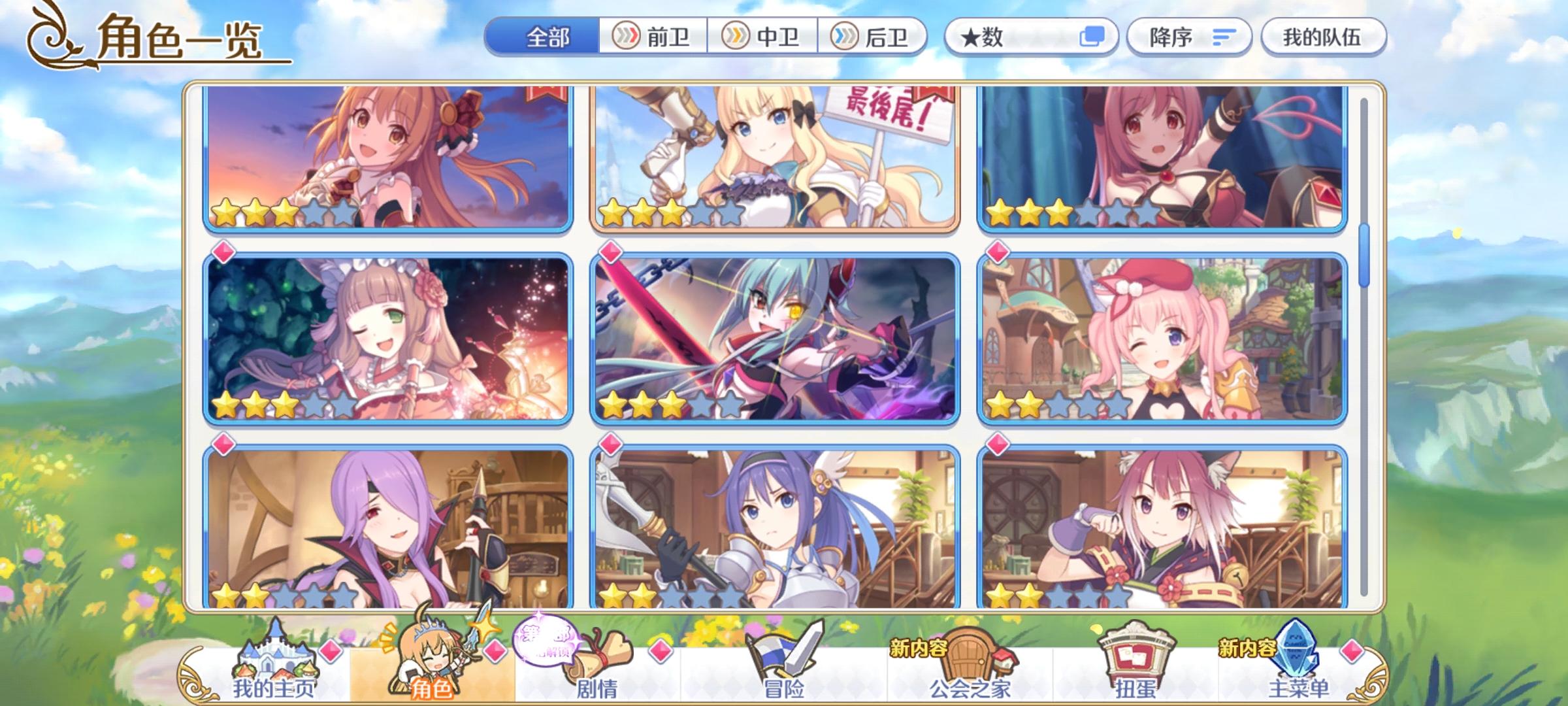
Task: Select the 中卫 midguard filter
Action: 764,37
